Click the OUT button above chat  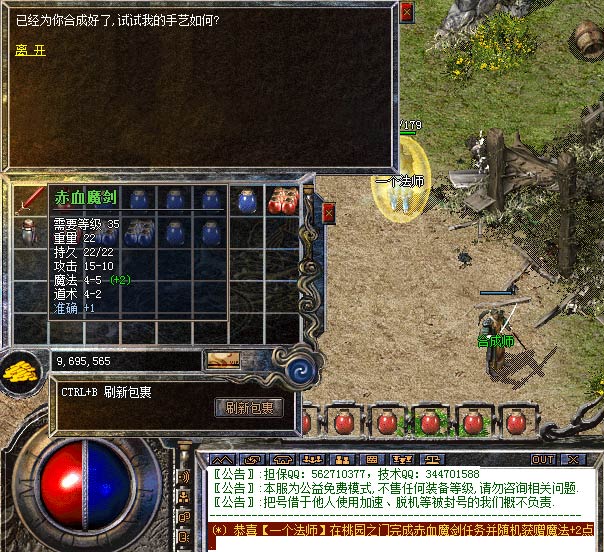(x=542, y=459)
